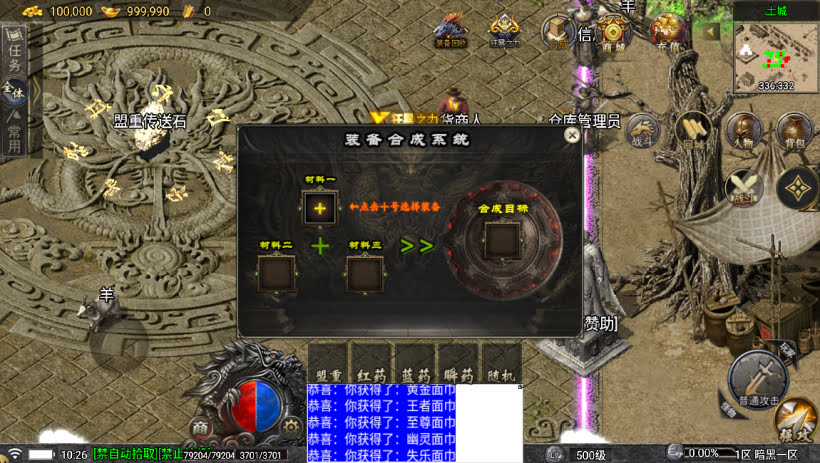Close the equipment synthesis window
This screenshot has height=463, width=820.
(x=572, y=135)
